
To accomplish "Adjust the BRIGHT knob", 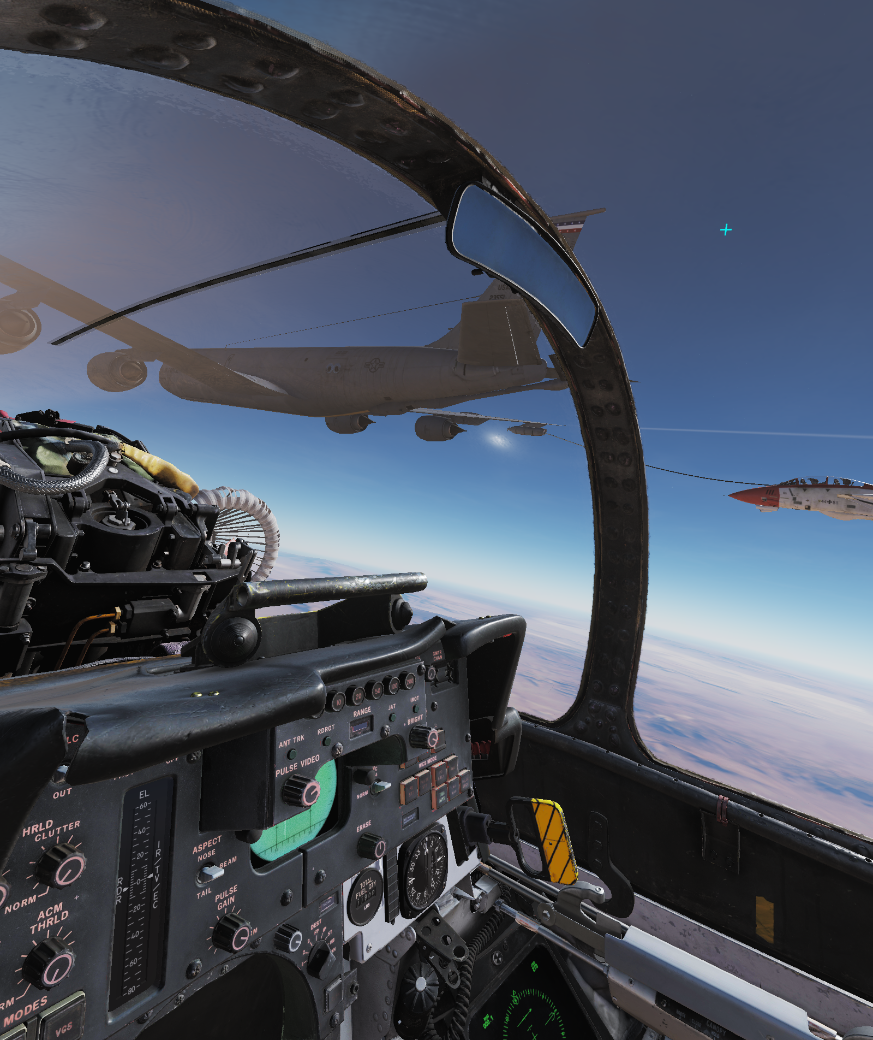I will point(424,738).
